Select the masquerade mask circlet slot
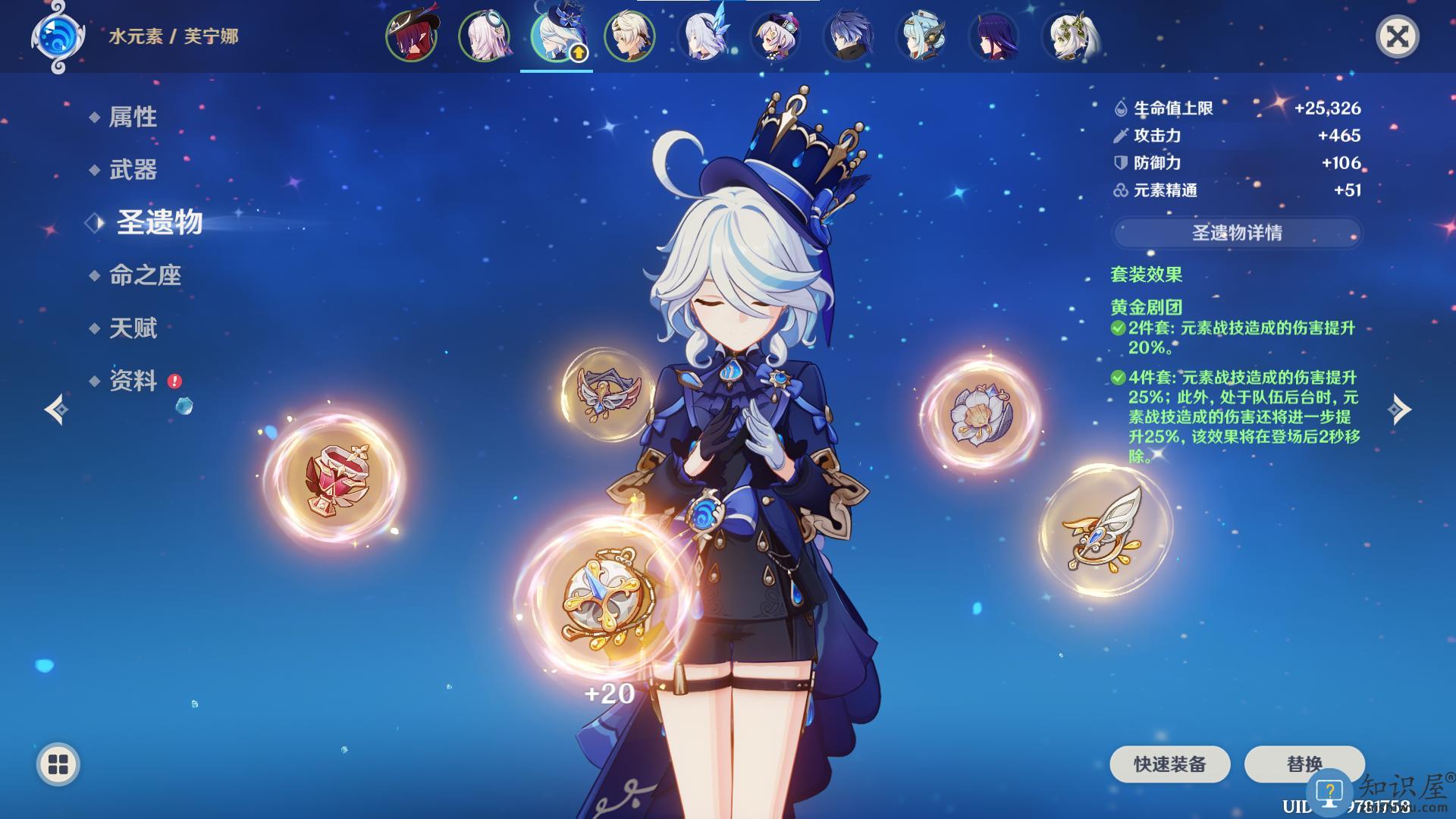This screenshot has width=1456, height=819. click(x=608, y=393)
